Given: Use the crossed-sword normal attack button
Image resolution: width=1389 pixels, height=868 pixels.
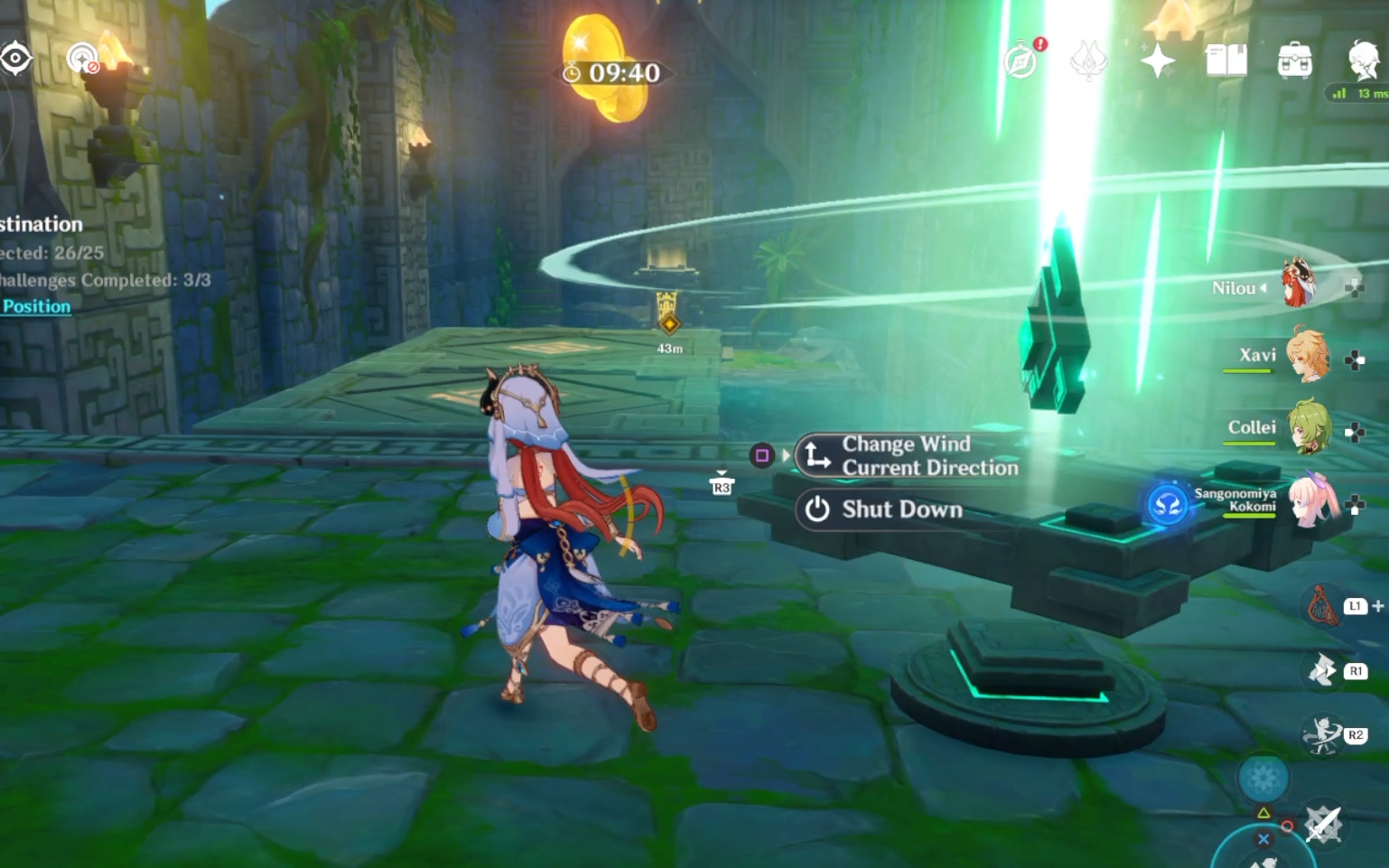Looking at the screenshot, I should coord(1323,824).
